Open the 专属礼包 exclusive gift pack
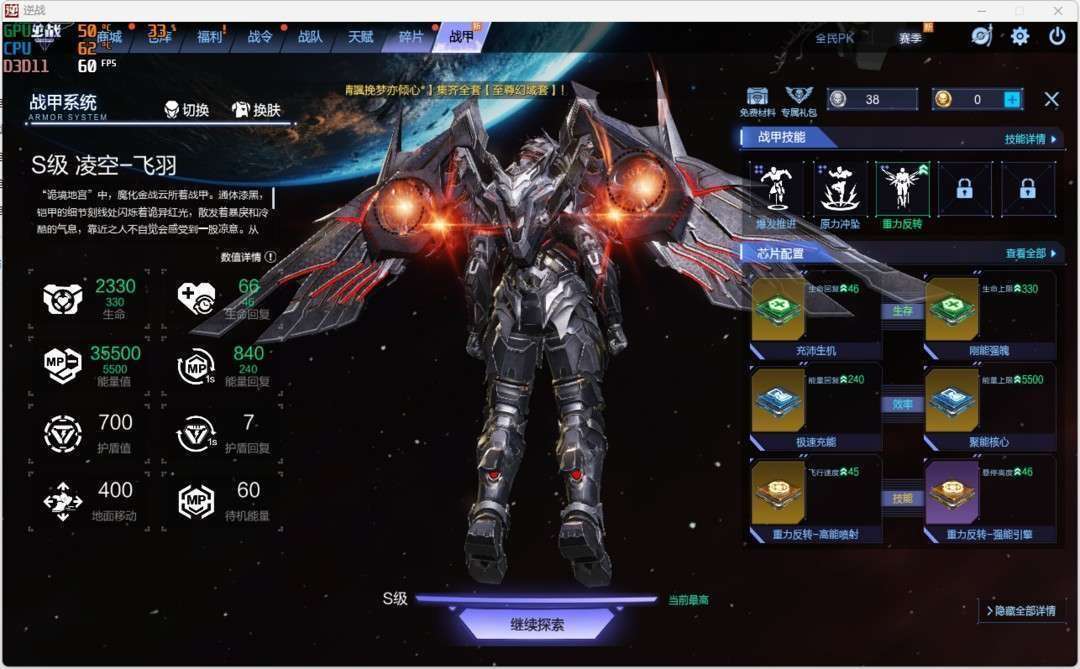Image resolution: width=1080 pixels, height=669 pixels. click(798, 101)
